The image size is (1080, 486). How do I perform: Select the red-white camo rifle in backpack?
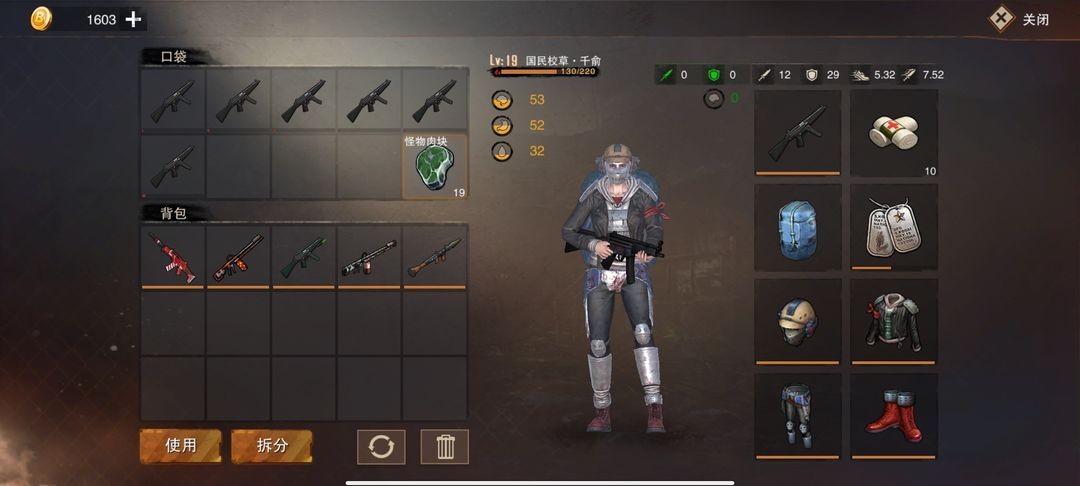coord(174,256)
